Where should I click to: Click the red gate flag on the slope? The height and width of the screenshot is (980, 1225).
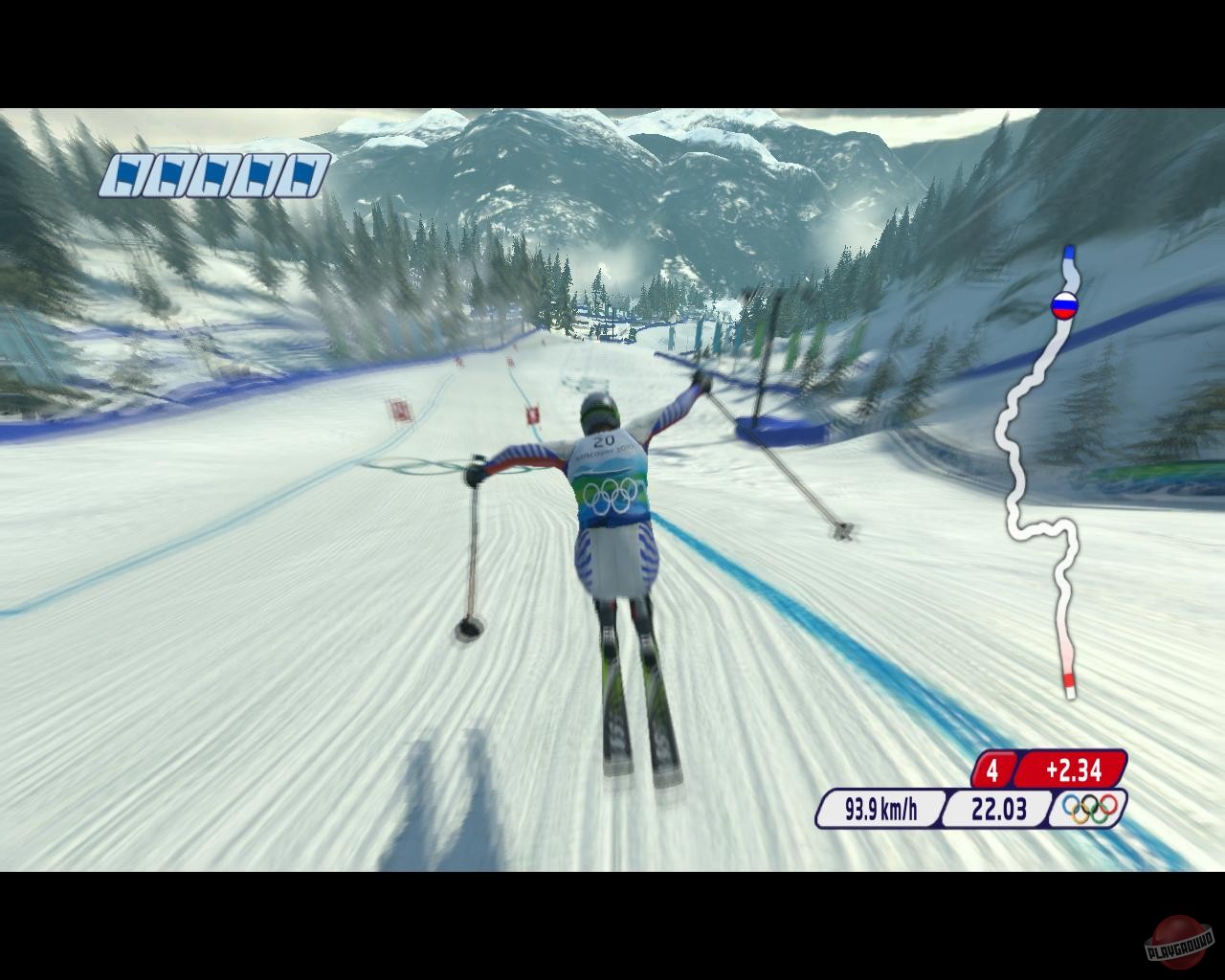pos(533,417)
